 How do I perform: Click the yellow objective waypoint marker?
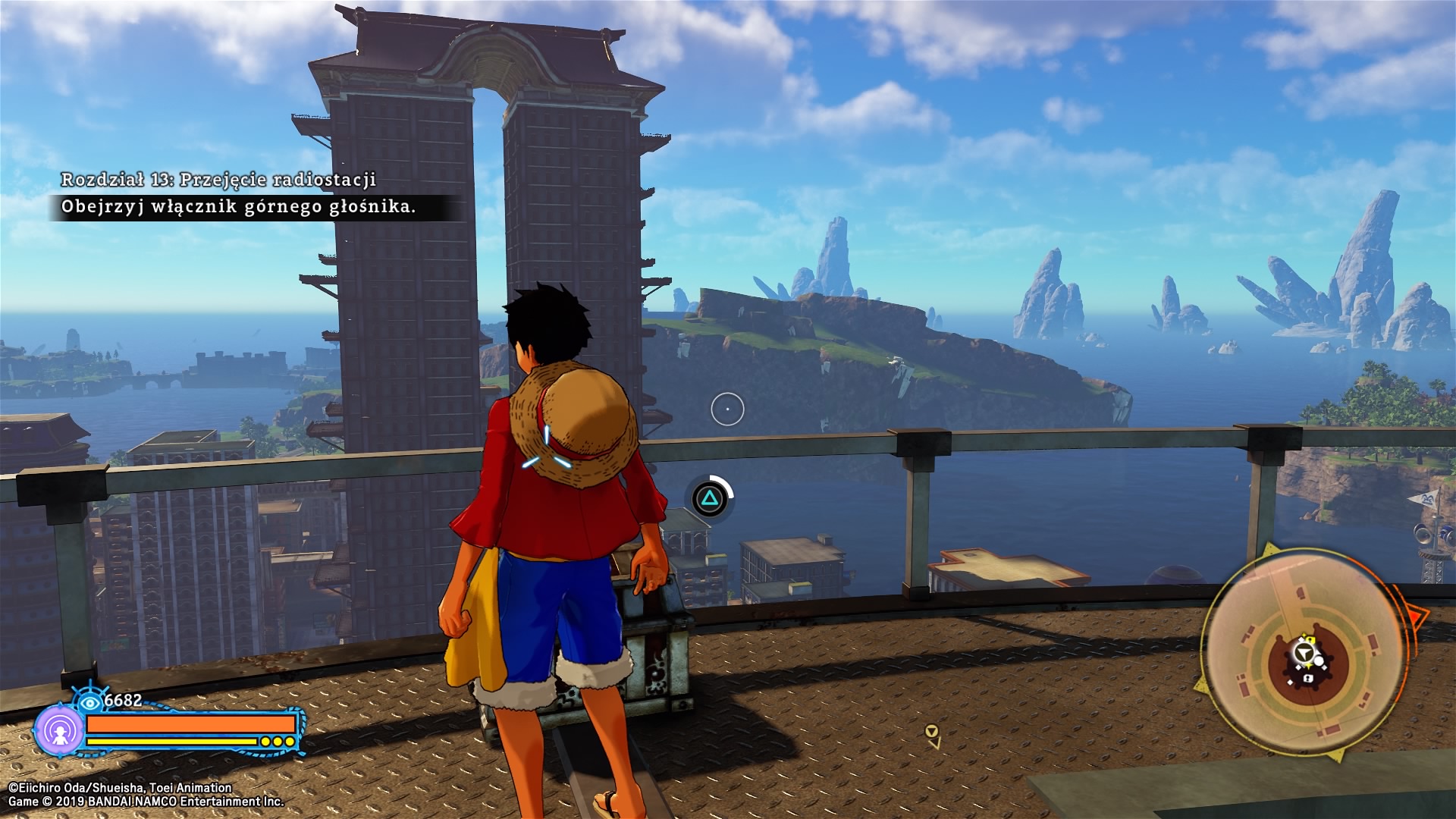click(x=932, y=733)
